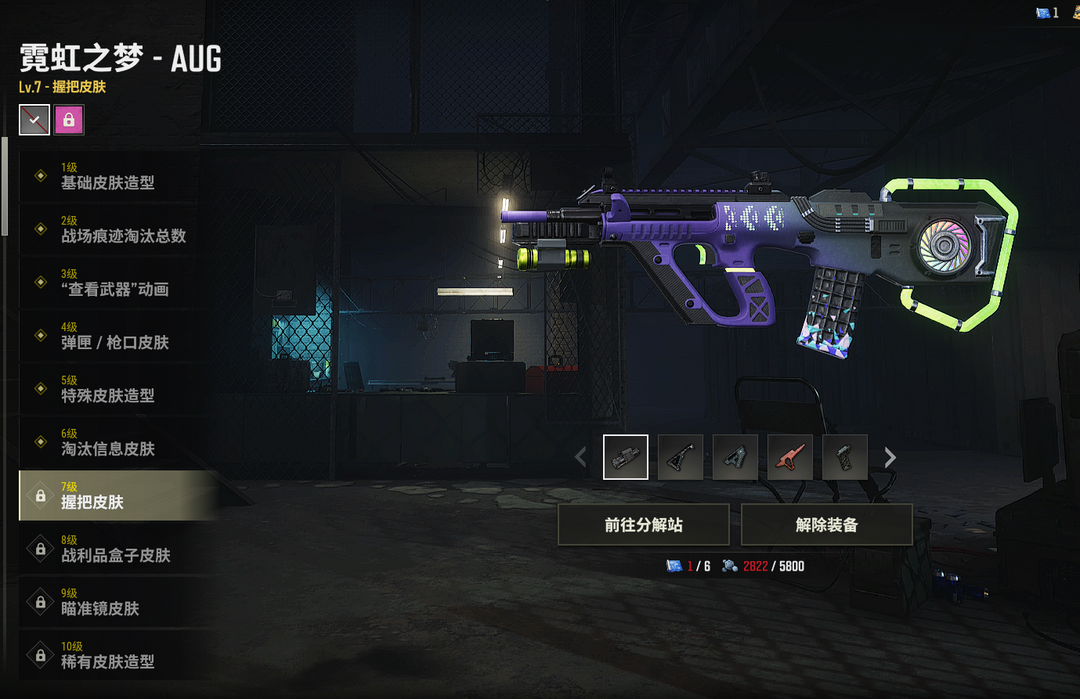Choose level 6 淘汰信息皮肤 entry
This screenshot has height=699, width=1080.
pos(108,441)
